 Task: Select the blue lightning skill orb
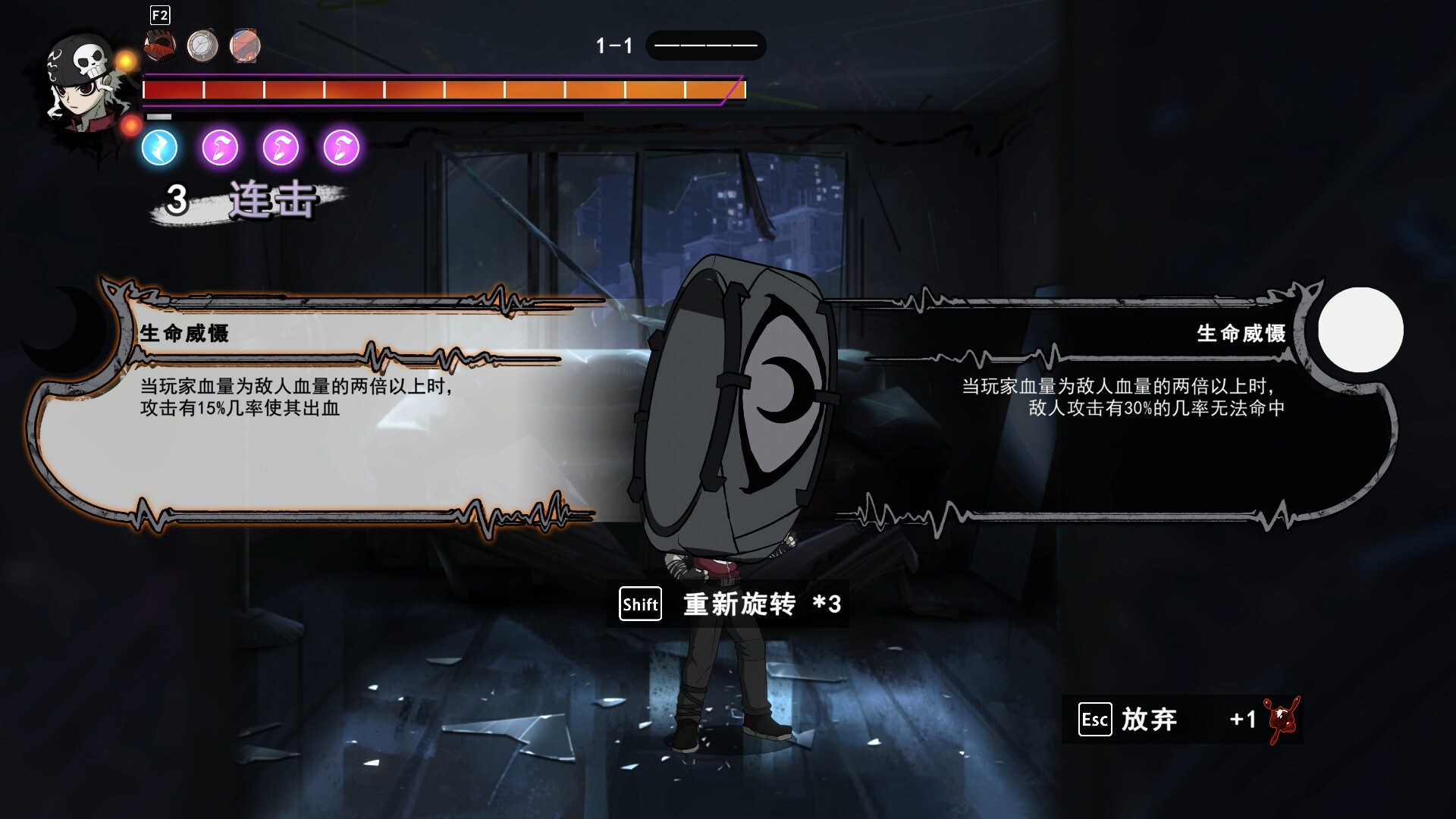tap(159, 147)
